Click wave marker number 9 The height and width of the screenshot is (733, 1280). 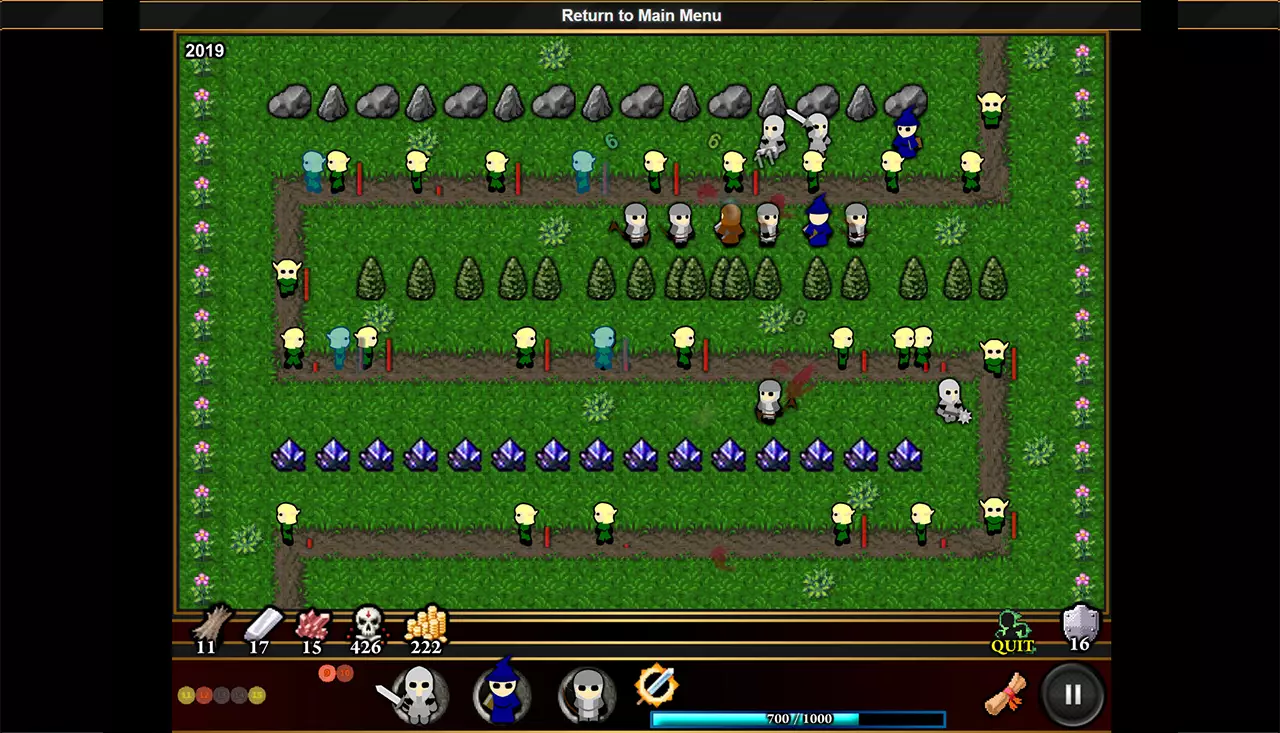coord(327,673)
